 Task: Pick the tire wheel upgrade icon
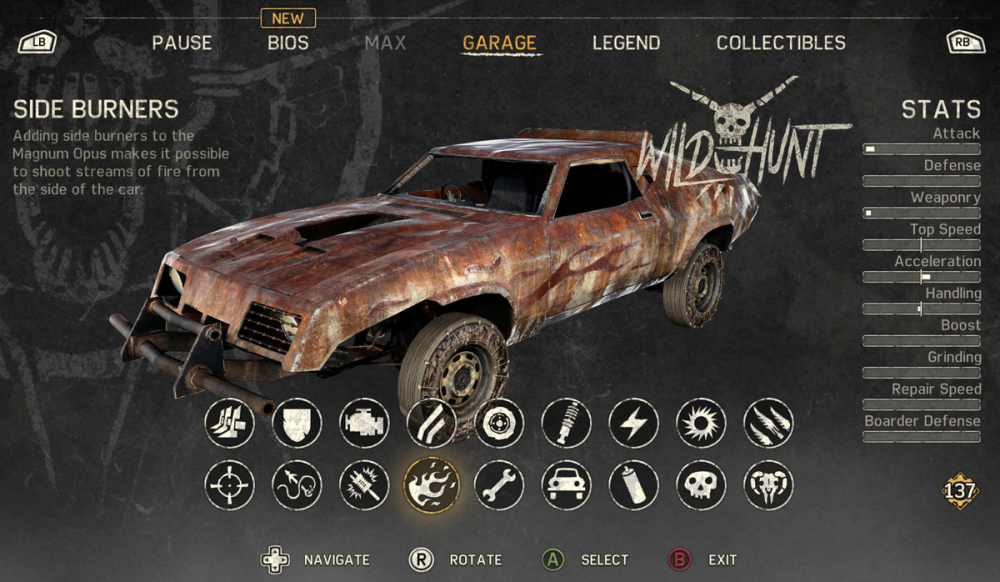[x=499, y=423]
